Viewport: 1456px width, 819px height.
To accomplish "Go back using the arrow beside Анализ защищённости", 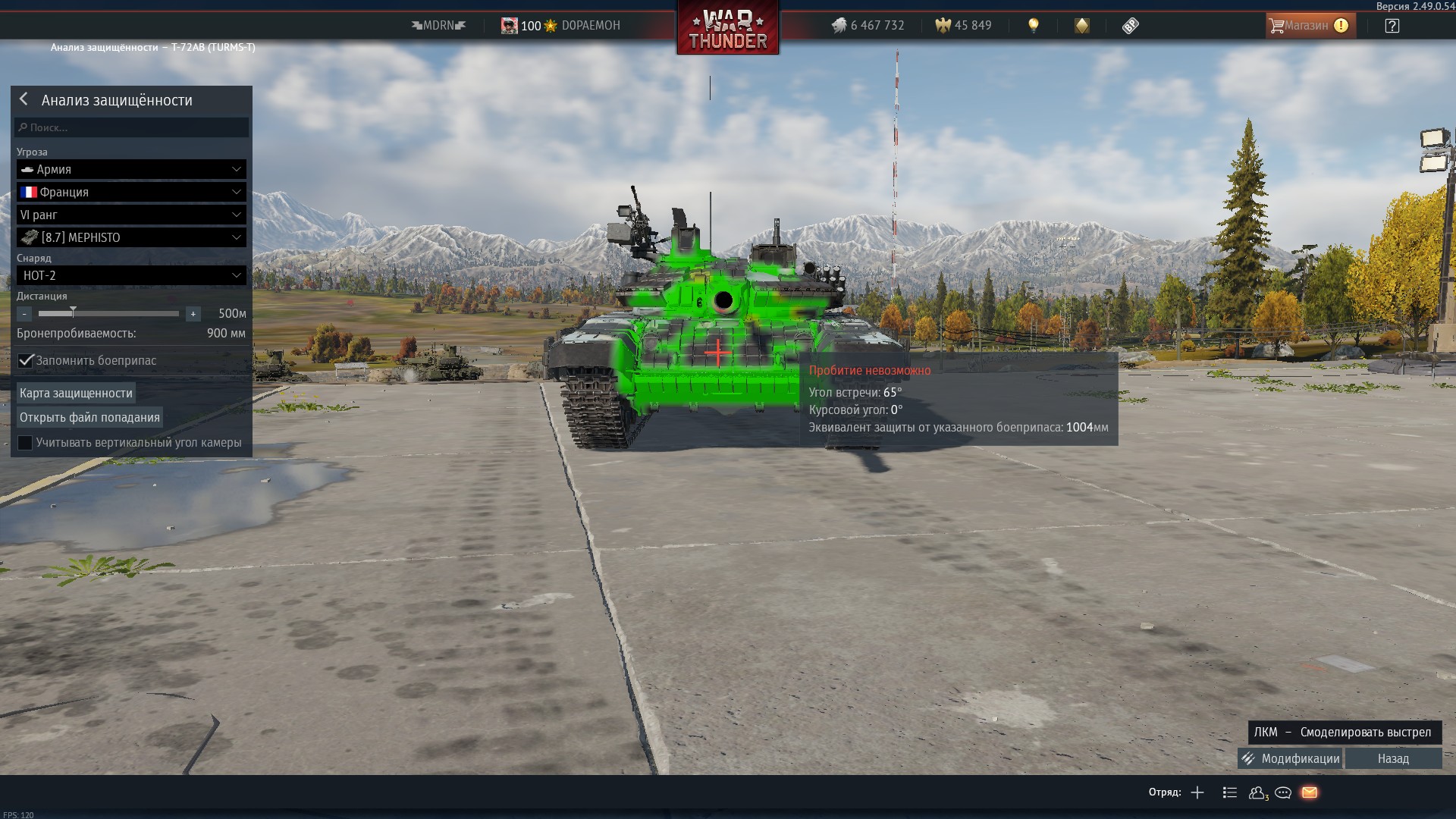I will 24,99.
